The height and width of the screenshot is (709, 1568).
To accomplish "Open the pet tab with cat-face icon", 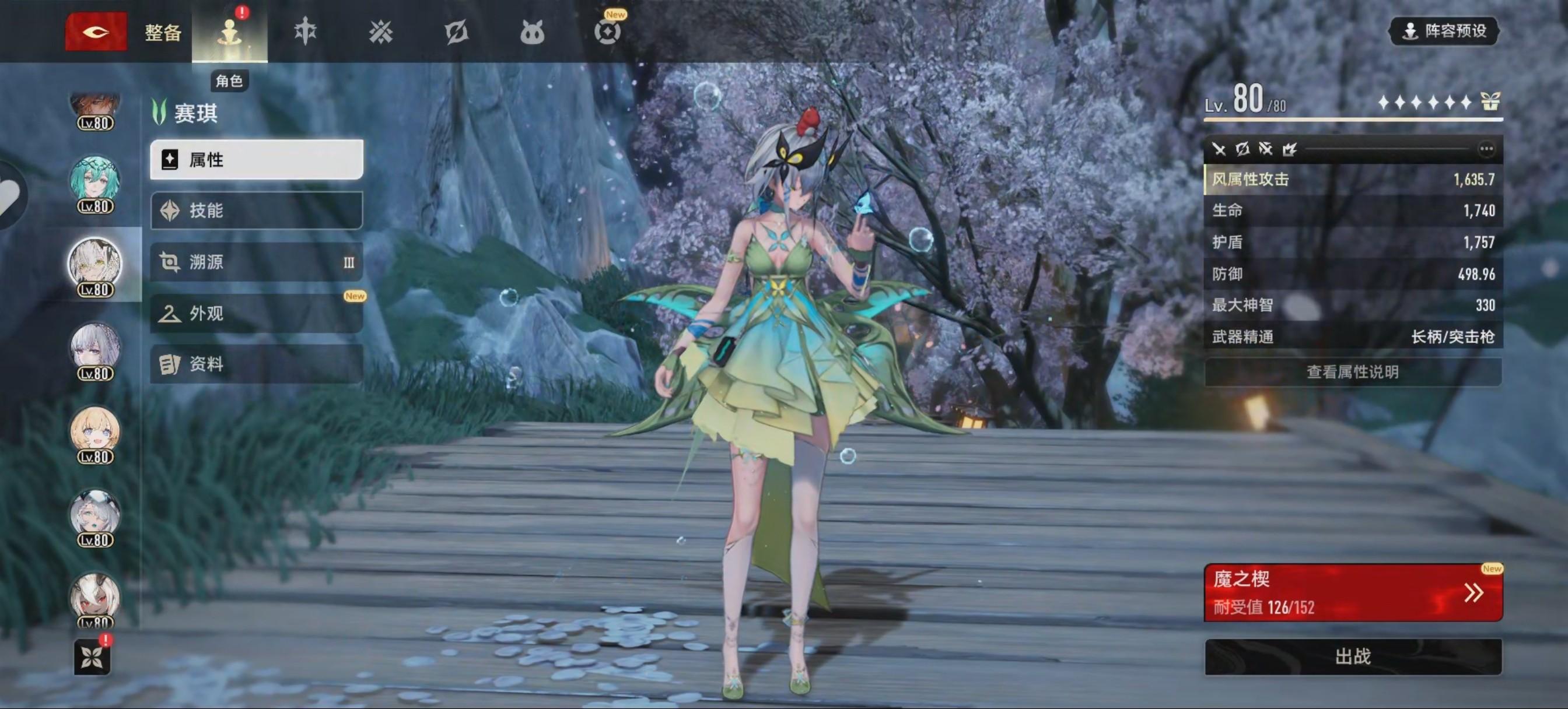I will click(x=531, y=32).
